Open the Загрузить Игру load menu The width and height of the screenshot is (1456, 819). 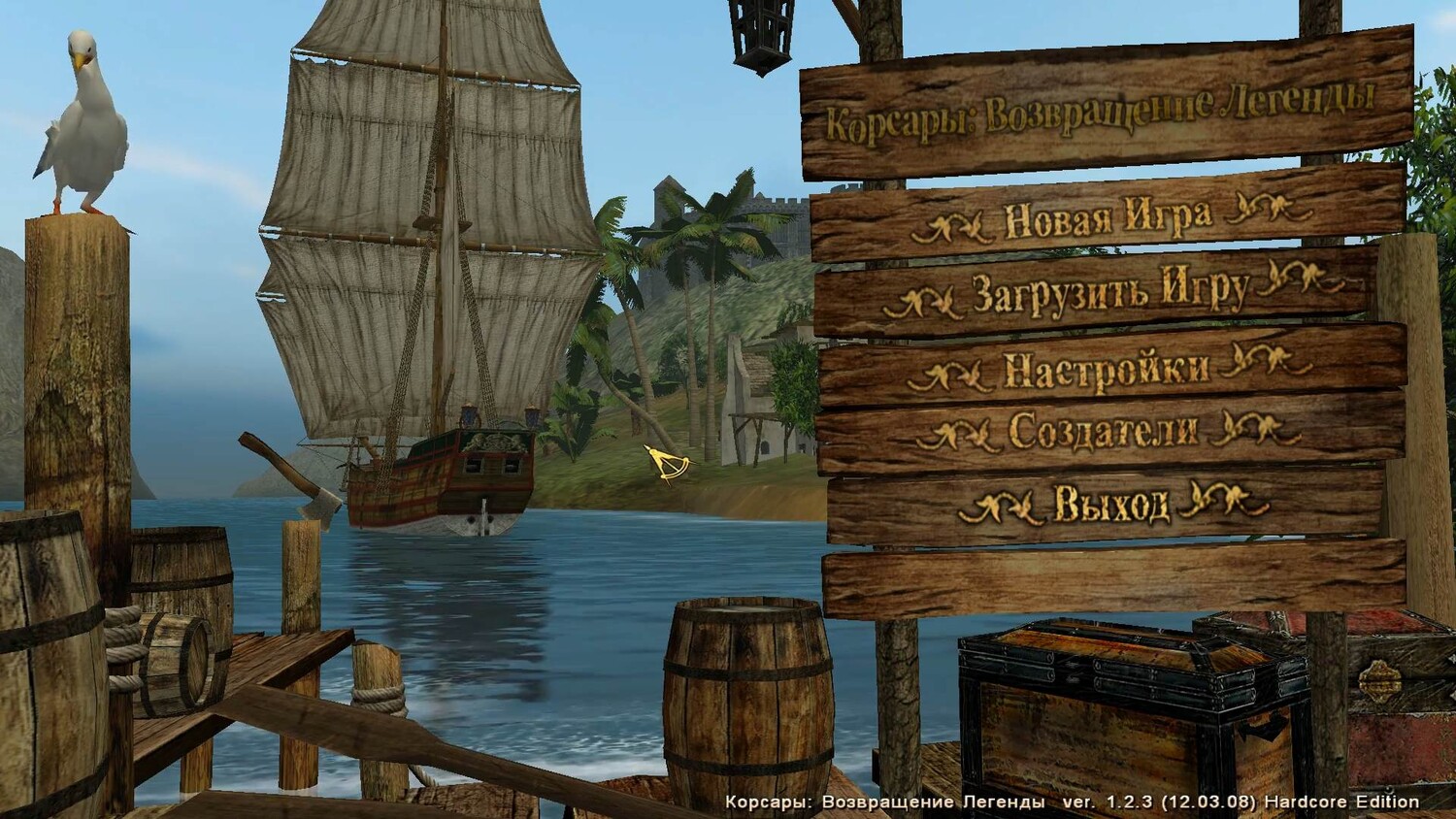click(x=1109, y=291)
